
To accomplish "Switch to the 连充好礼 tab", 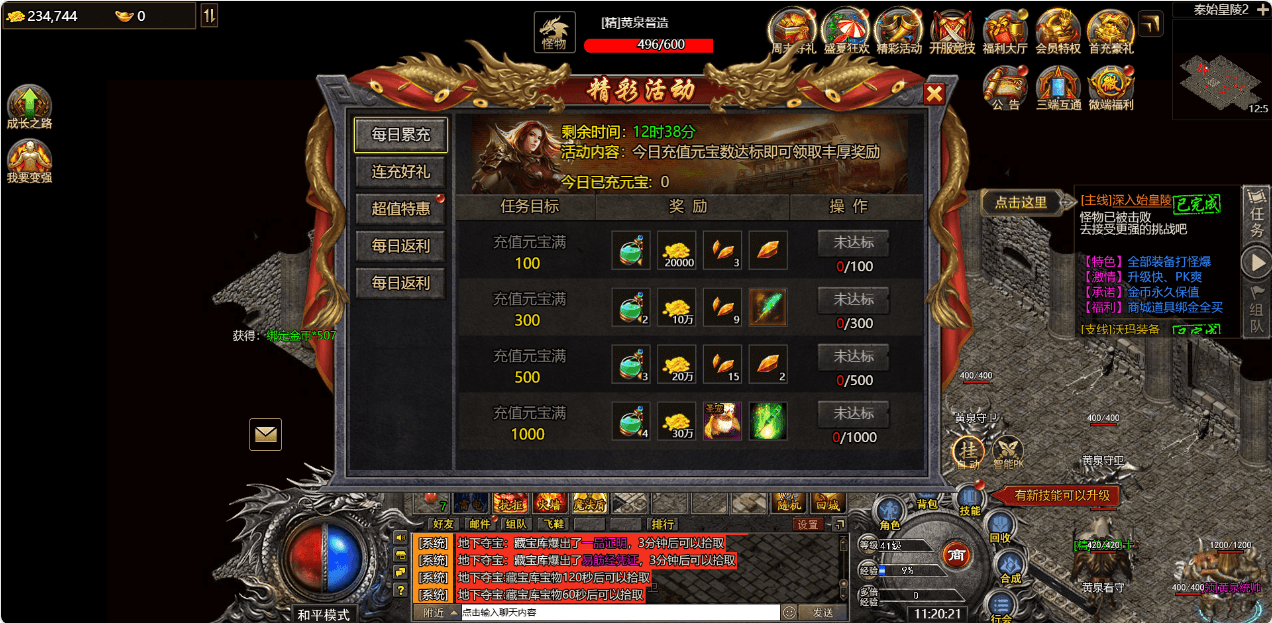I will click(x=401, y=172).
